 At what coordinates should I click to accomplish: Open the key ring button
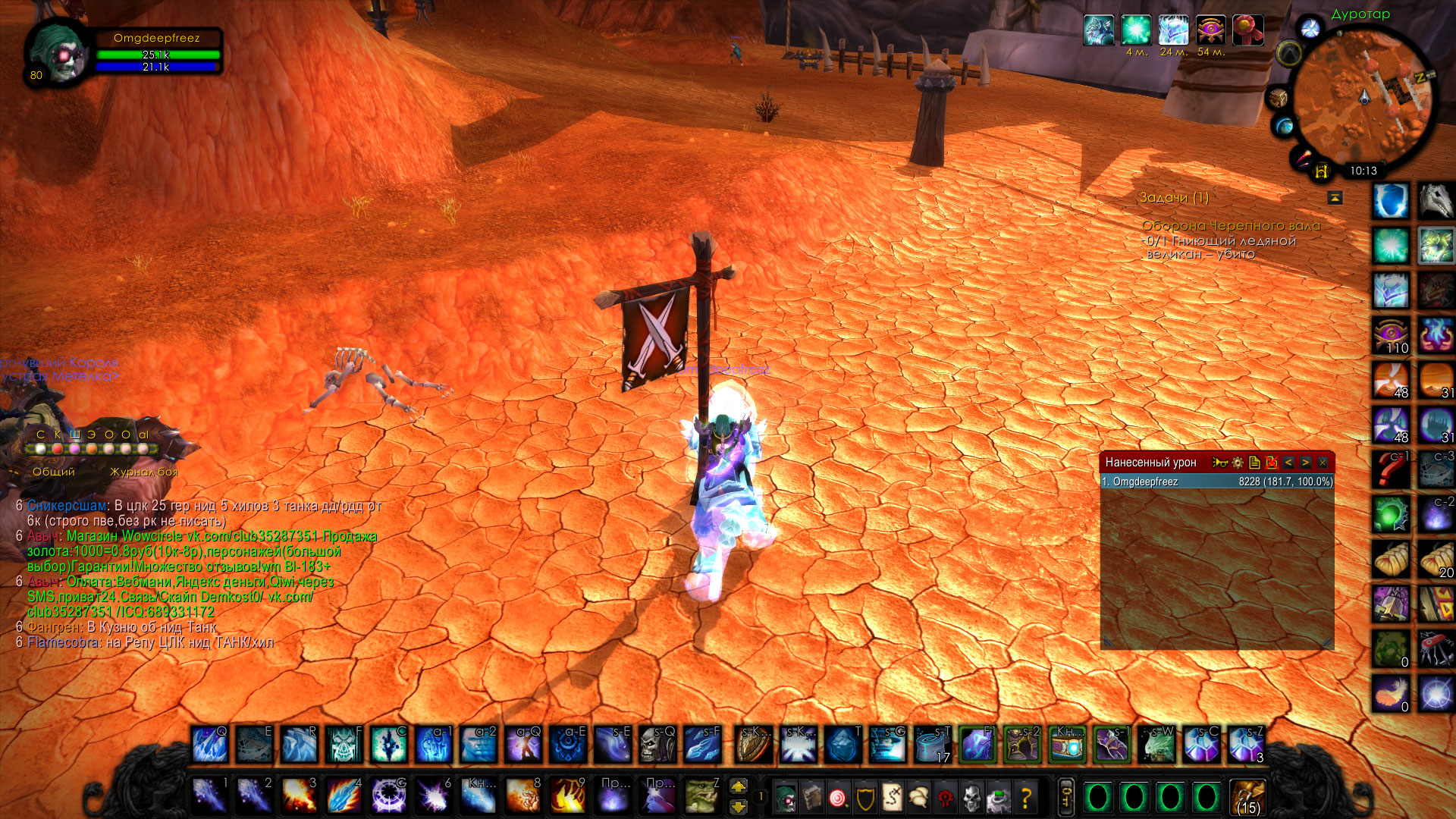pyautogui.click(x=1065, y=796)
